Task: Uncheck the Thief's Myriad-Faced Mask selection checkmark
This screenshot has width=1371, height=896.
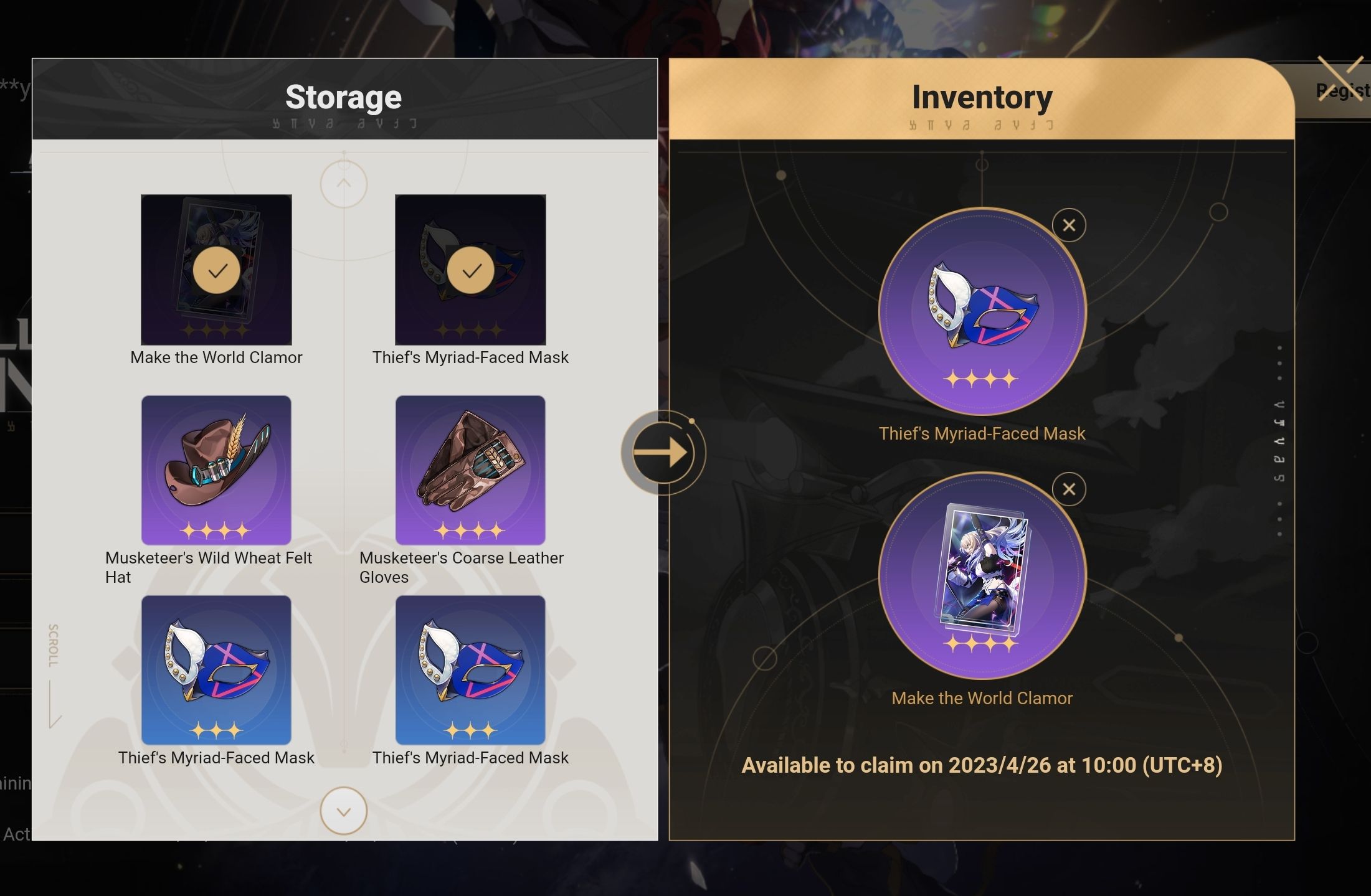Action: pos(472,270)
